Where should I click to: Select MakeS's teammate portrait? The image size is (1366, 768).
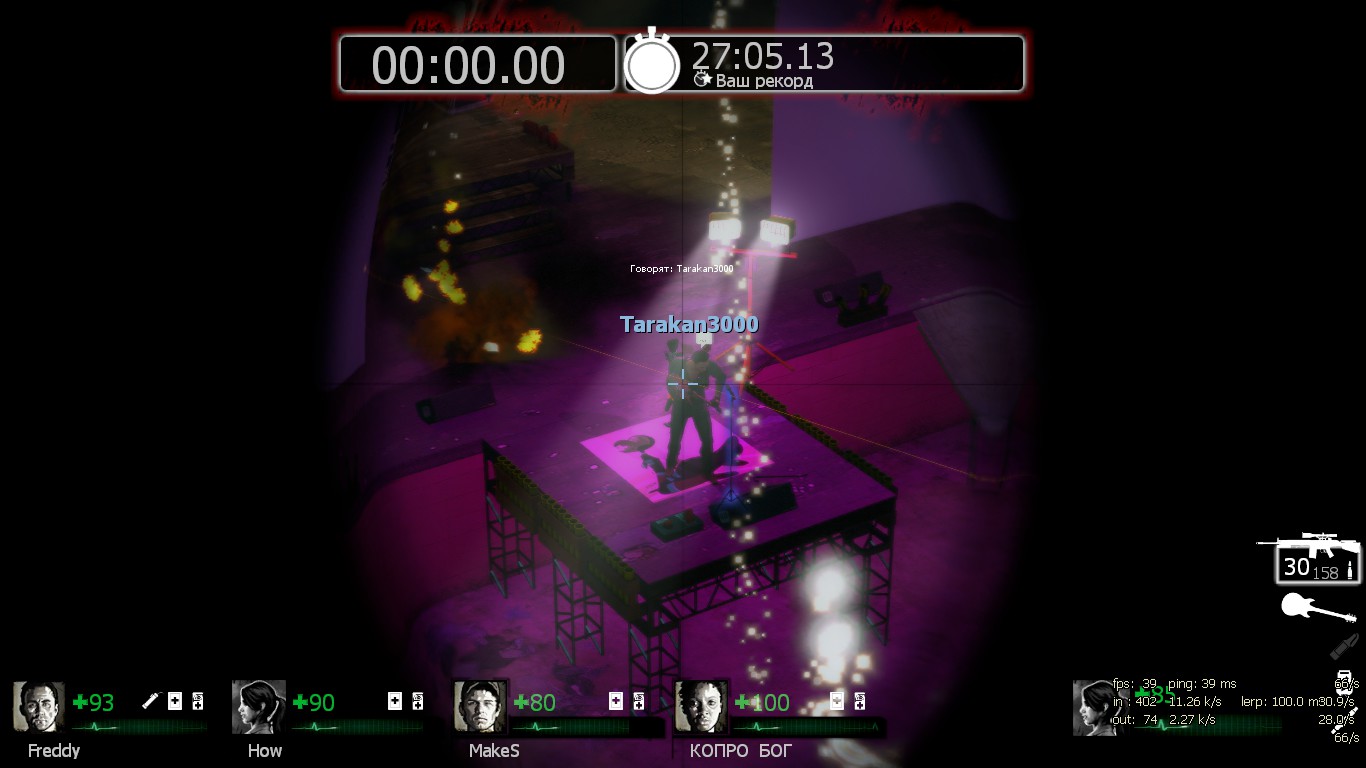click(479, 707)
